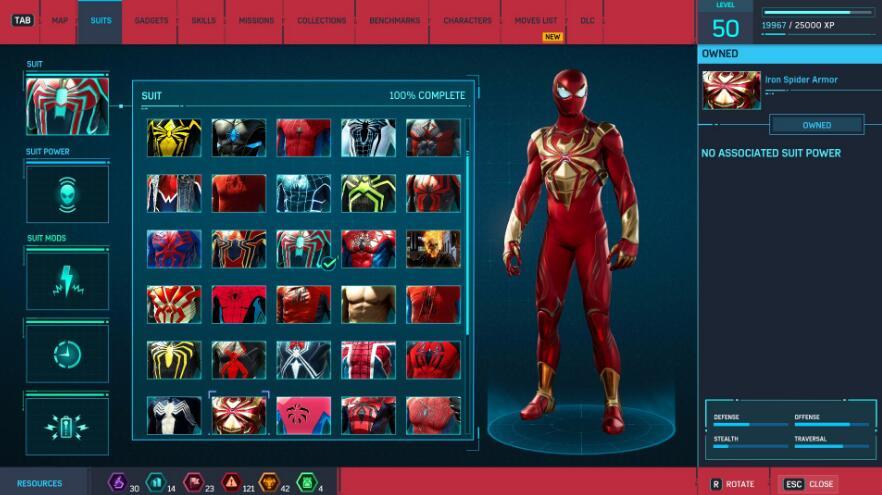Open the Map tab
The height and width of the screenshot is (495, 882).
pyautogui.click(x=60, y=20)
